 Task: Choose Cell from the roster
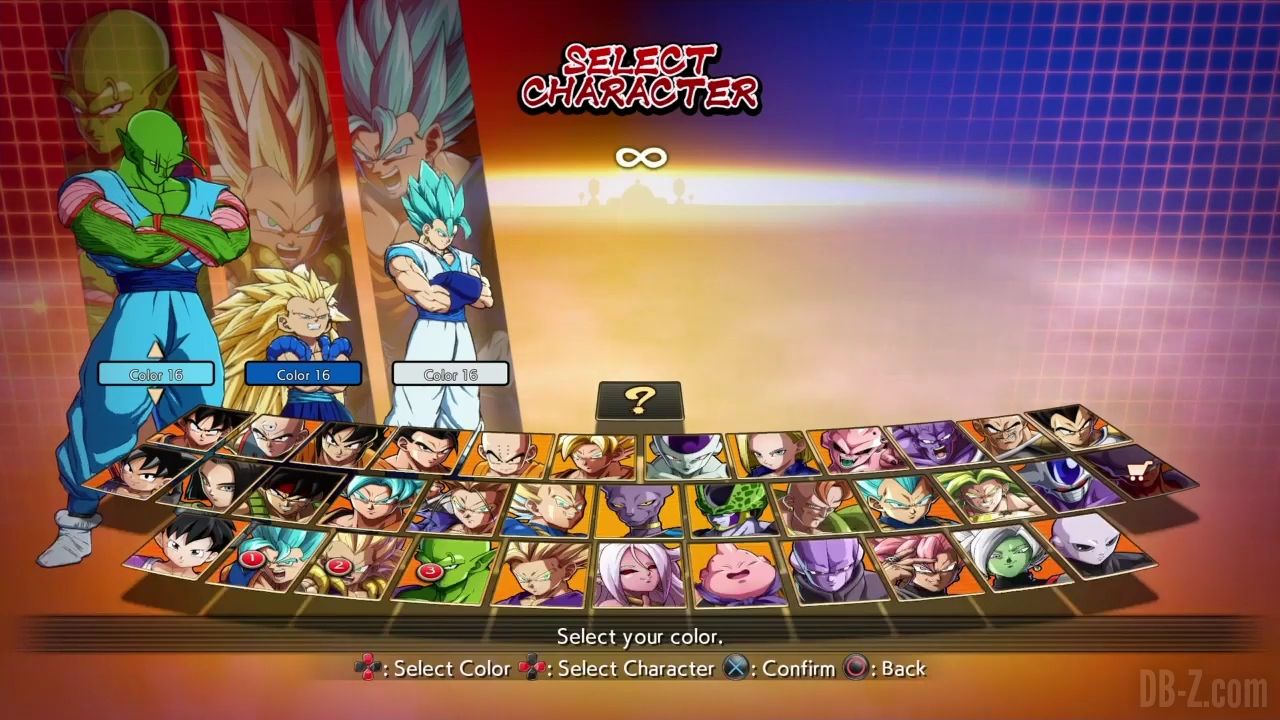click(726, 508)
